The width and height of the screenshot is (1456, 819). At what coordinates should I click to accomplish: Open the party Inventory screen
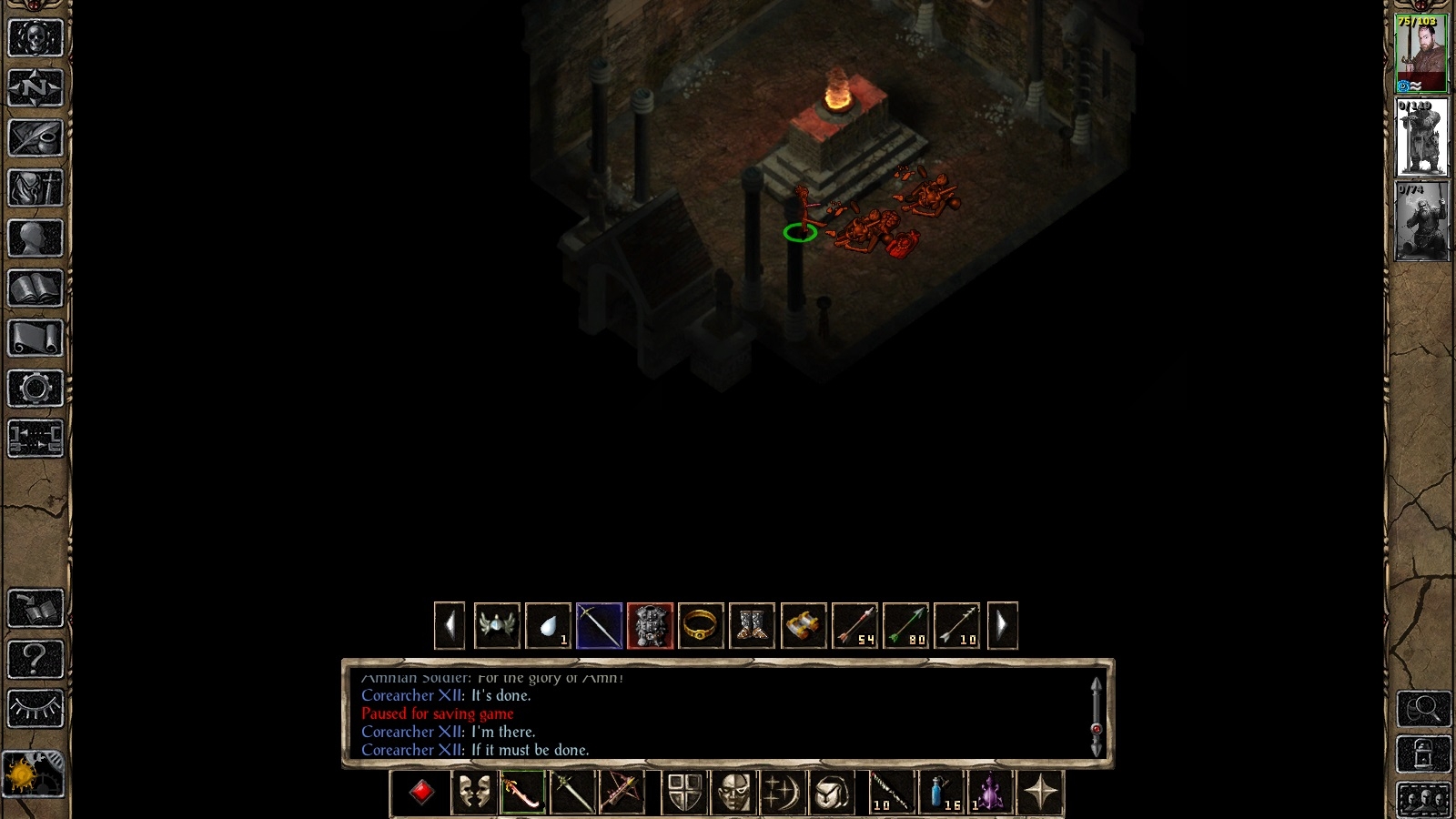[x=35, y=187]
